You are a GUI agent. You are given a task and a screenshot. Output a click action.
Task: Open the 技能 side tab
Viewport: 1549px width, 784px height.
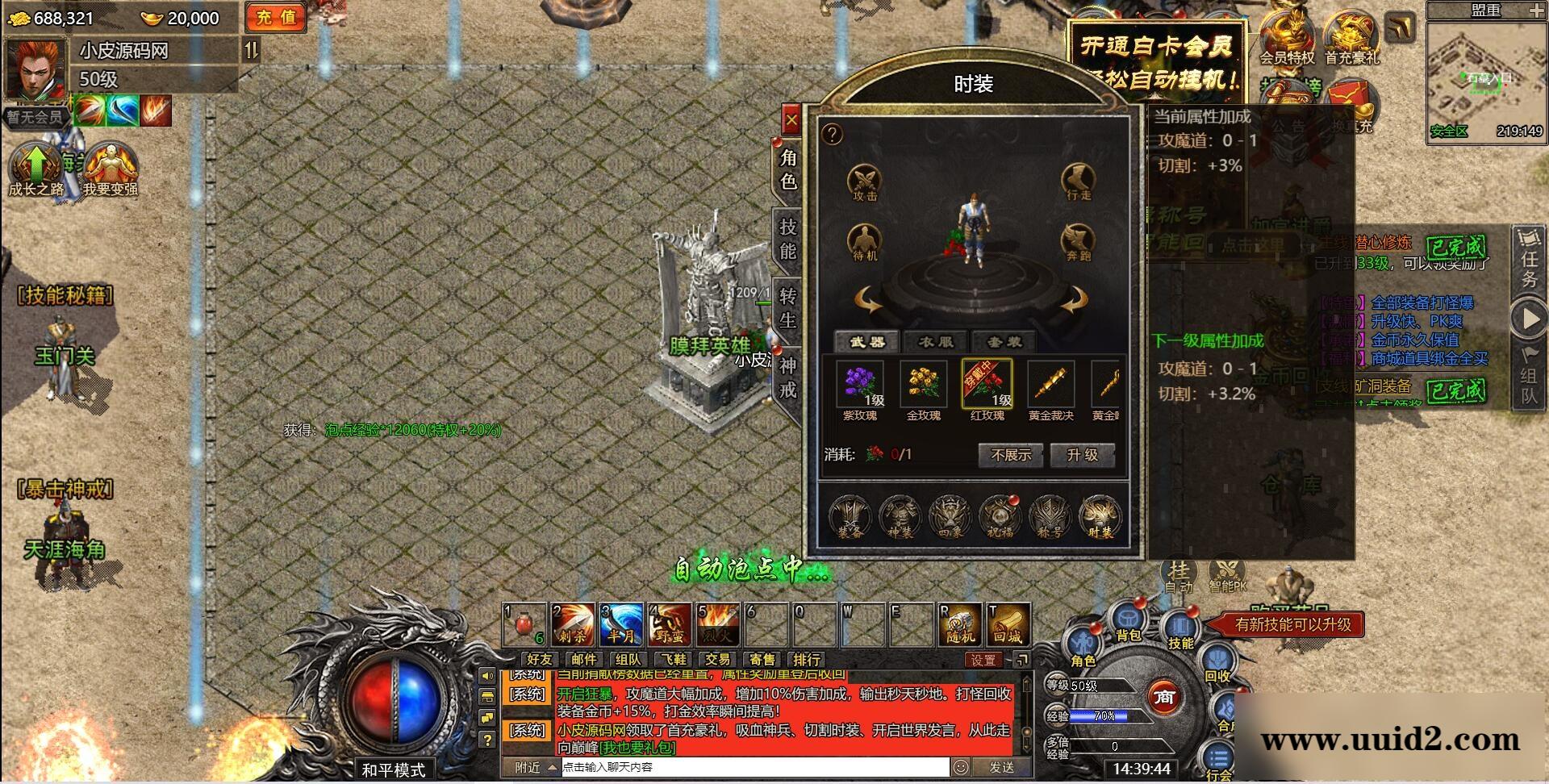(787, 239)
